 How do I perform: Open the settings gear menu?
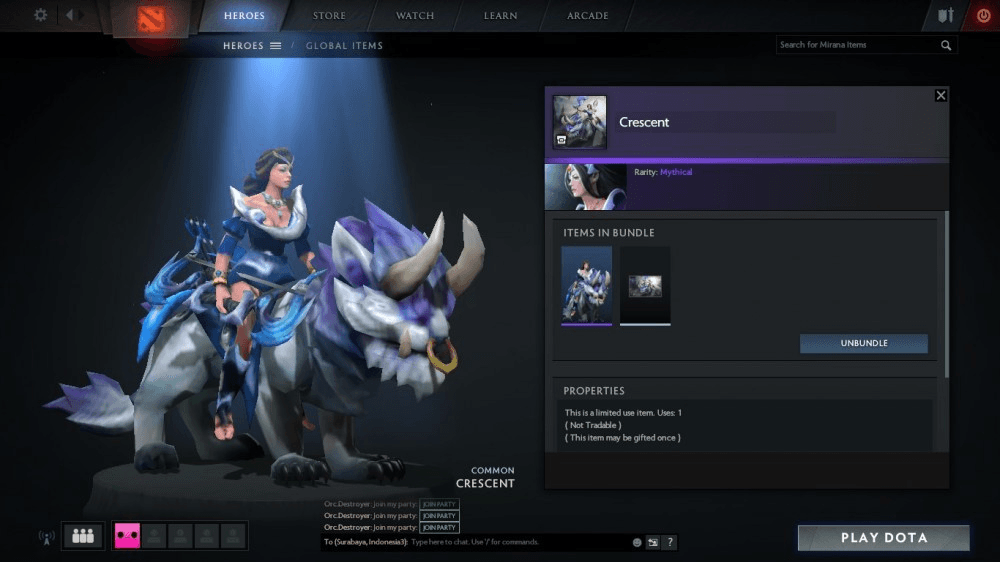[41, 15]
